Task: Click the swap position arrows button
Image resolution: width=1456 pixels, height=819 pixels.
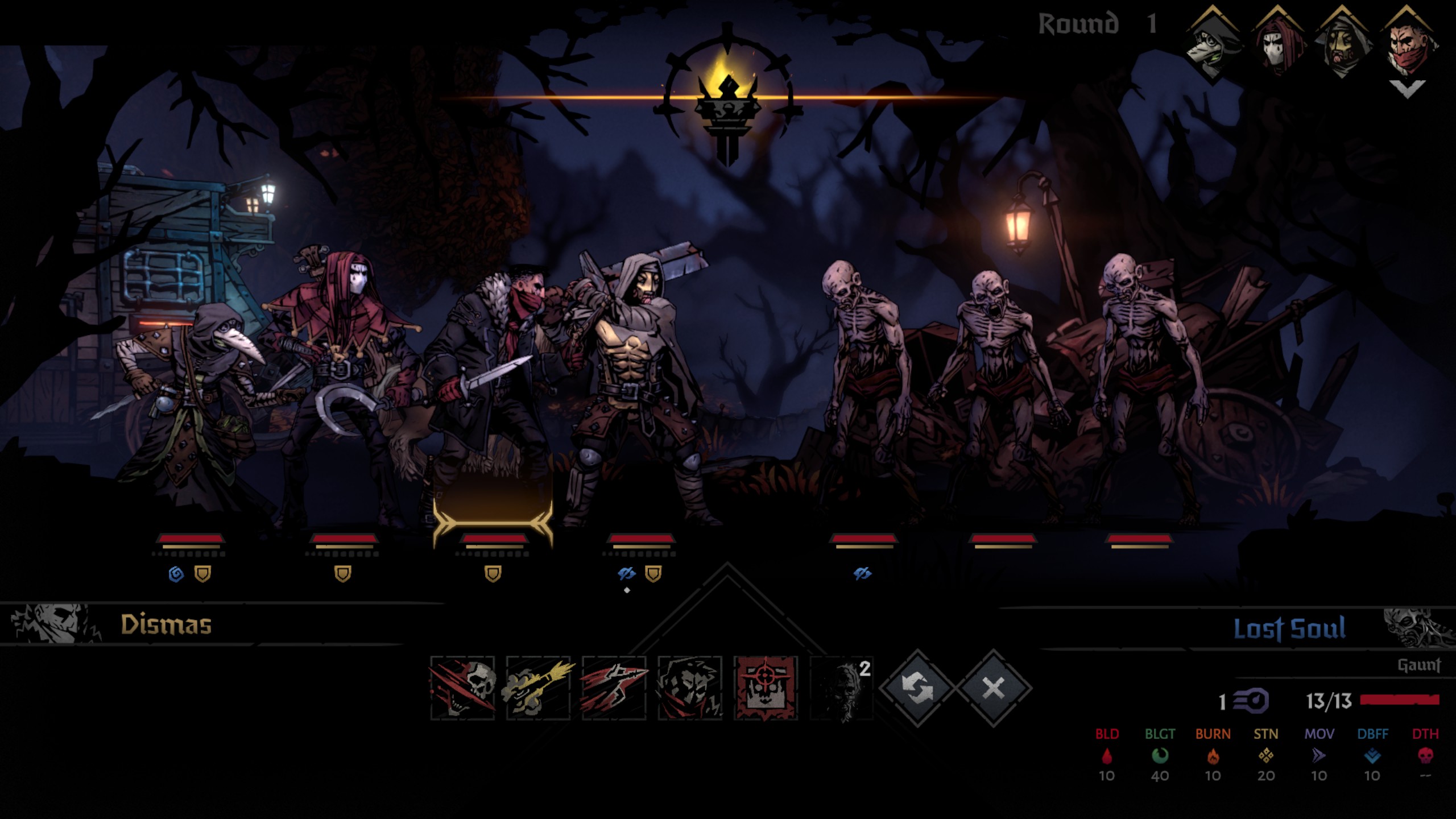Action: [x=917, y=688]
